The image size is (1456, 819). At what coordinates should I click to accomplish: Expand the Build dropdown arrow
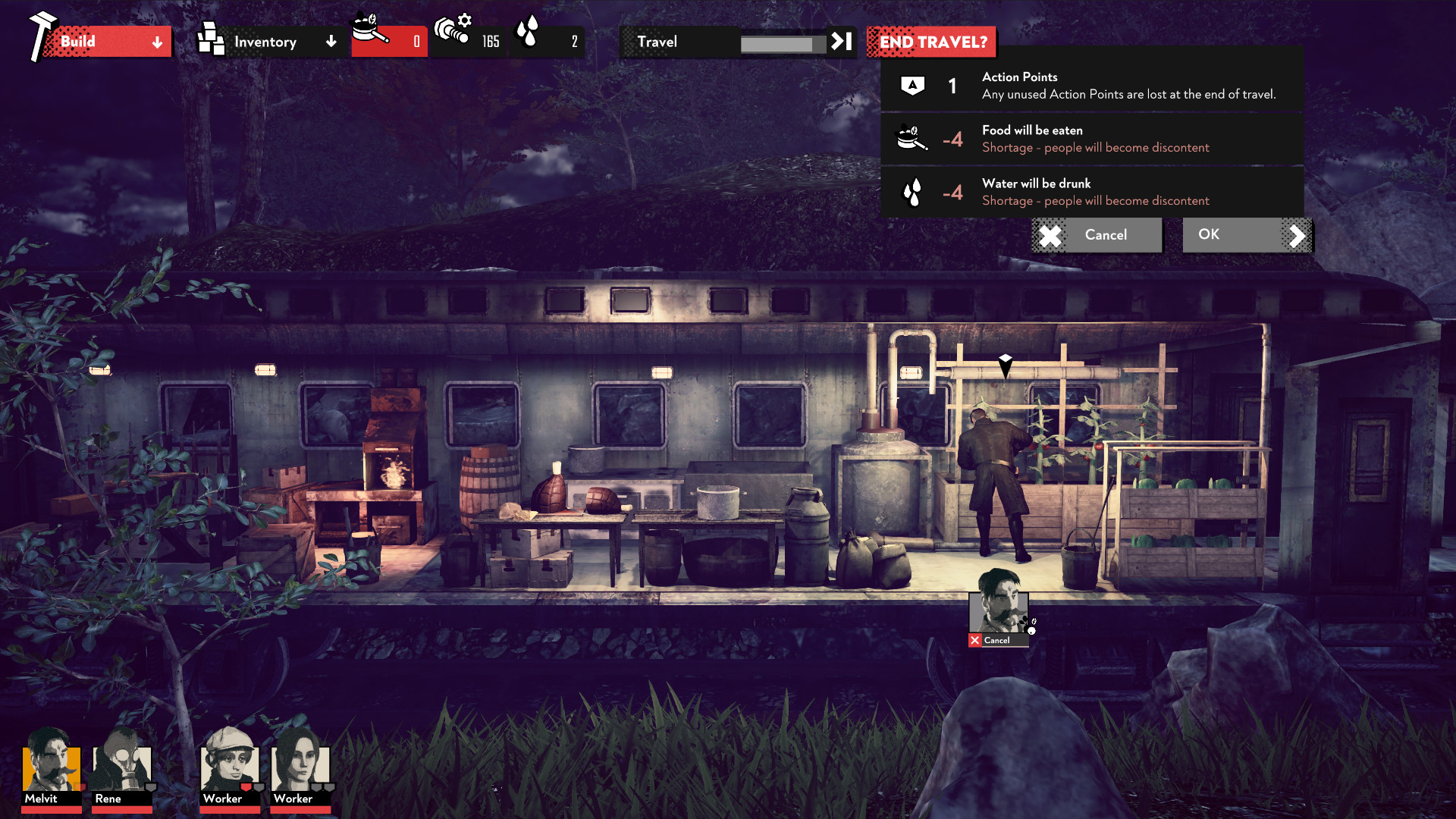click(157, 42)
